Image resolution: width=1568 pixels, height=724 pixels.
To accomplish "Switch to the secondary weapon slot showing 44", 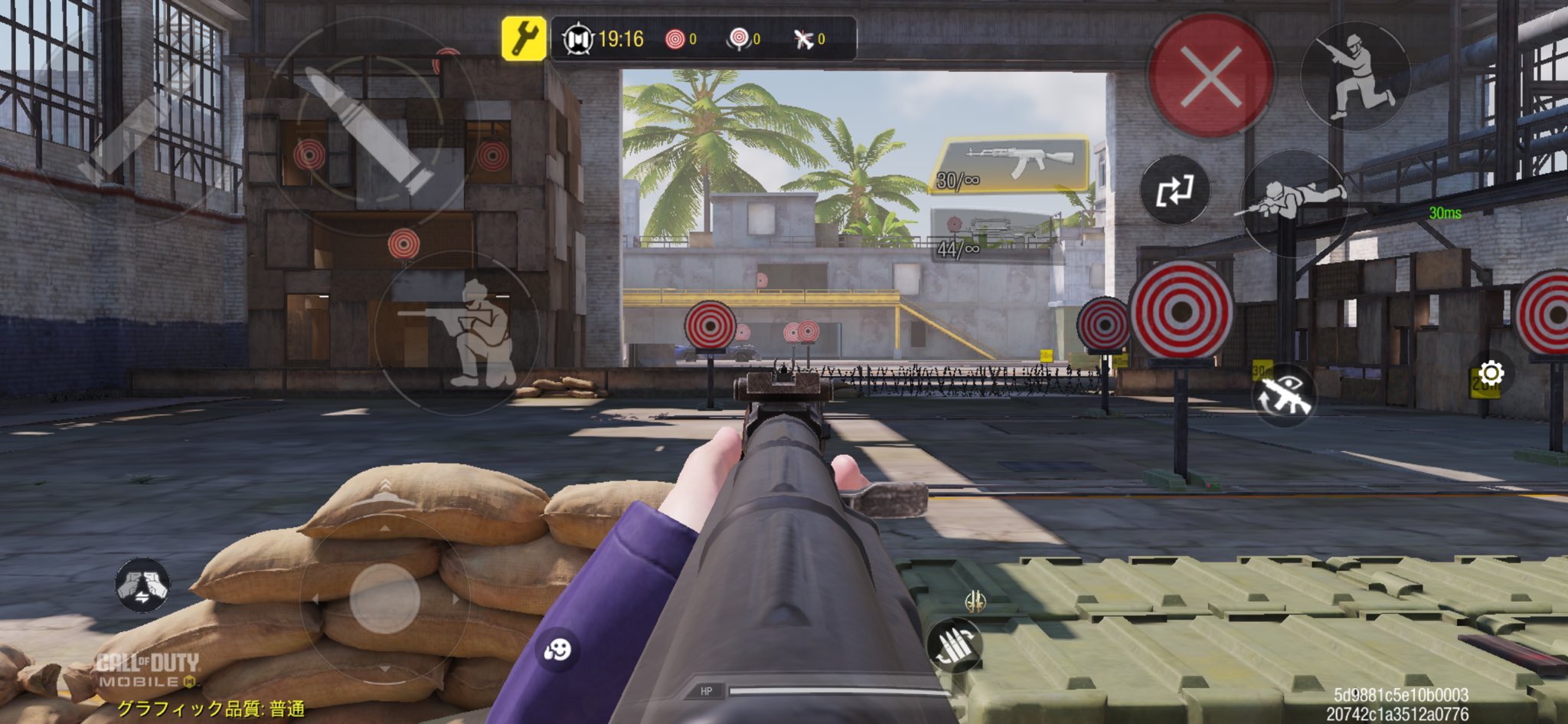I will pyautogui.click(x=994, y=235).
